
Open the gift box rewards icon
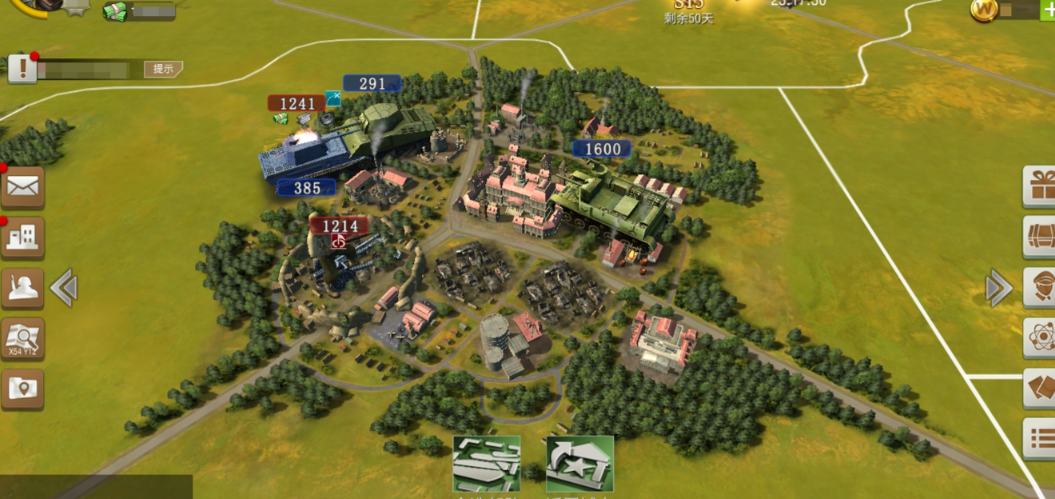(1040, 187)
